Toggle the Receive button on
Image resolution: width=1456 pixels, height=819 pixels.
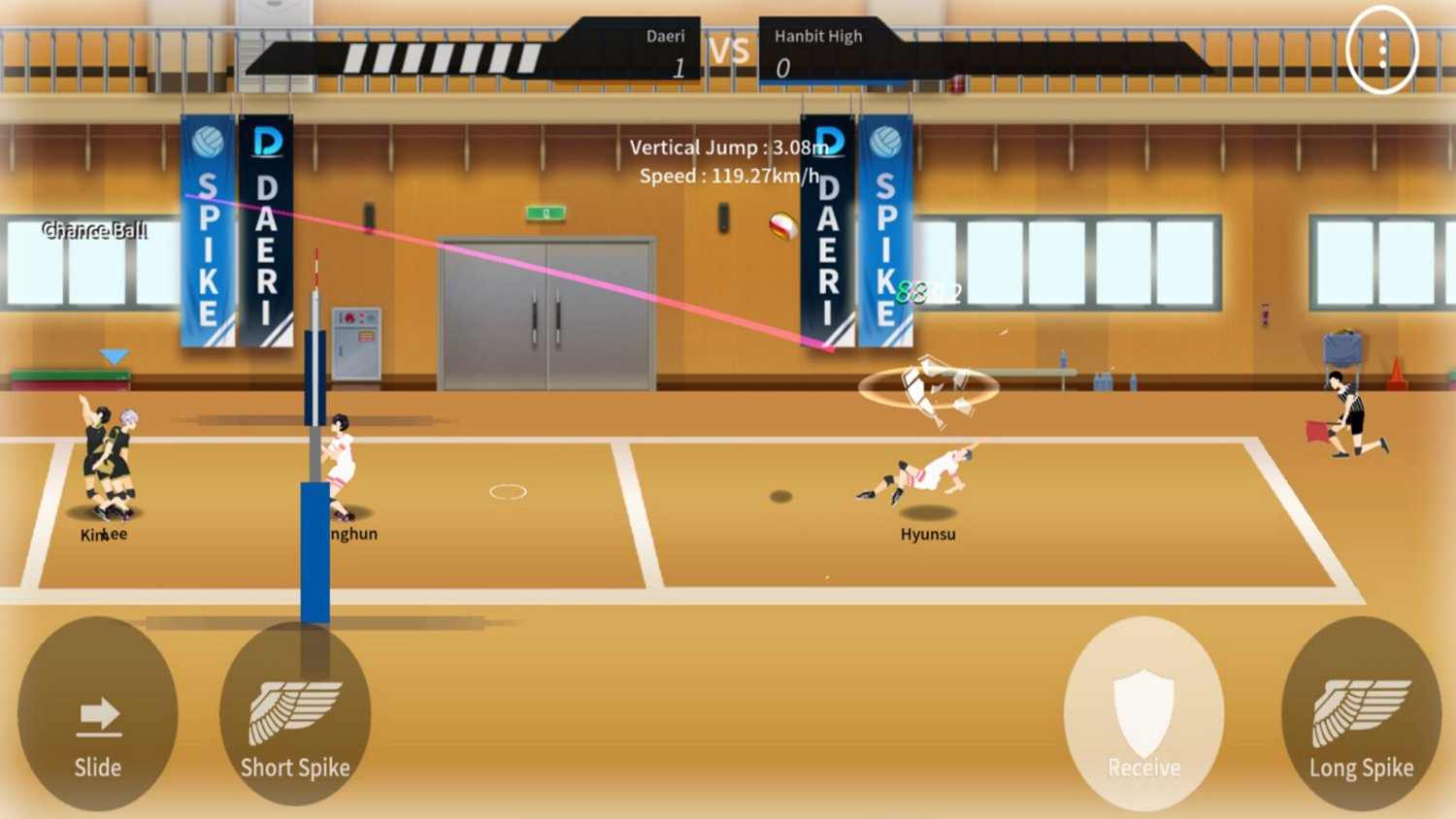click(x=1143, y=715)
